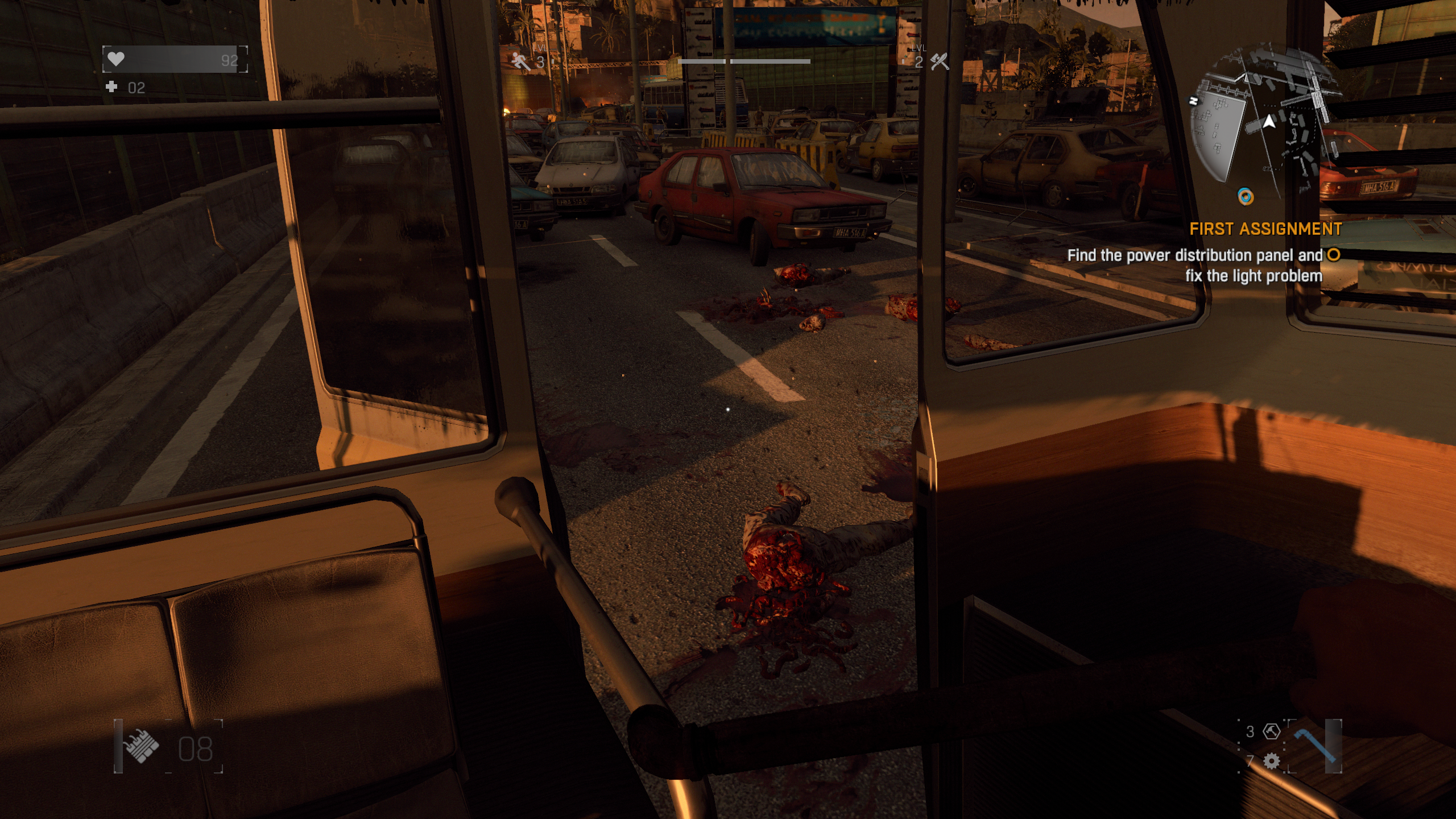Select the First Assignment quest tracker
Viewport: 1456px width, 819px height.
1265,229
